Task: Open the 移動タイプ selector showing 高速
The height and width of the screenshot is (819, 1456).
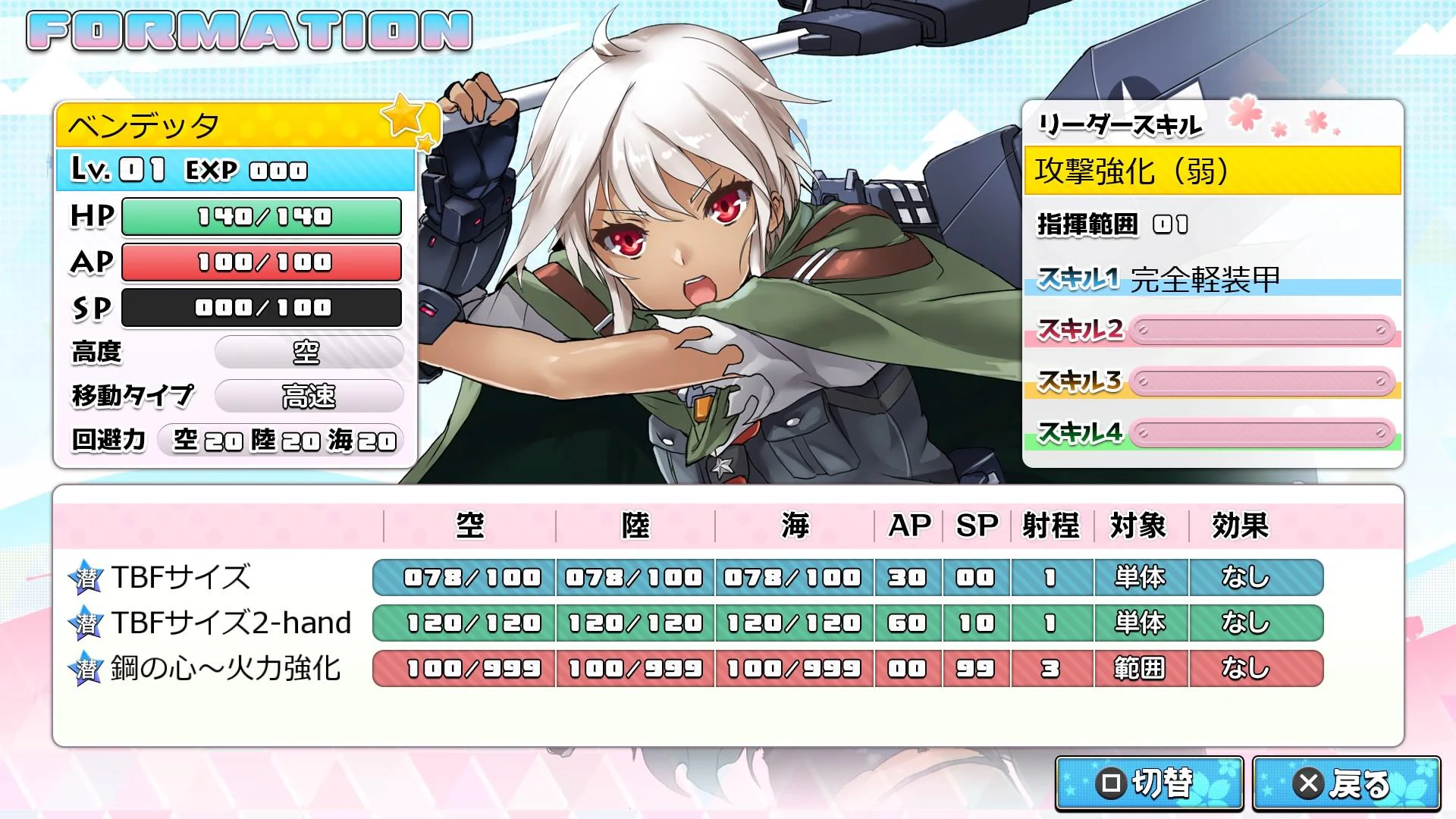Action: pos(308,395)
